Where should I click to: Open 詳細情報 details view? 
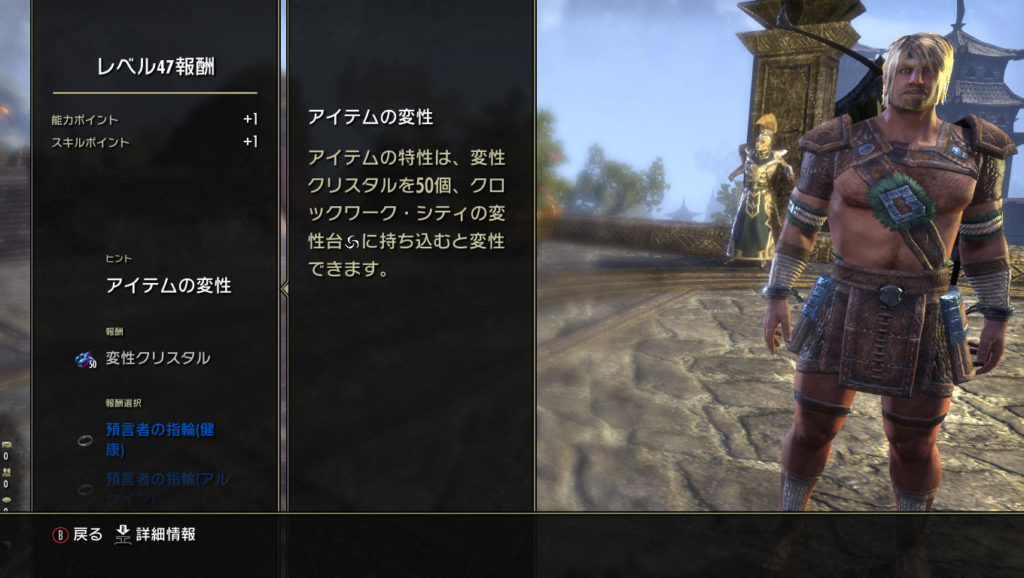point(156,534)
